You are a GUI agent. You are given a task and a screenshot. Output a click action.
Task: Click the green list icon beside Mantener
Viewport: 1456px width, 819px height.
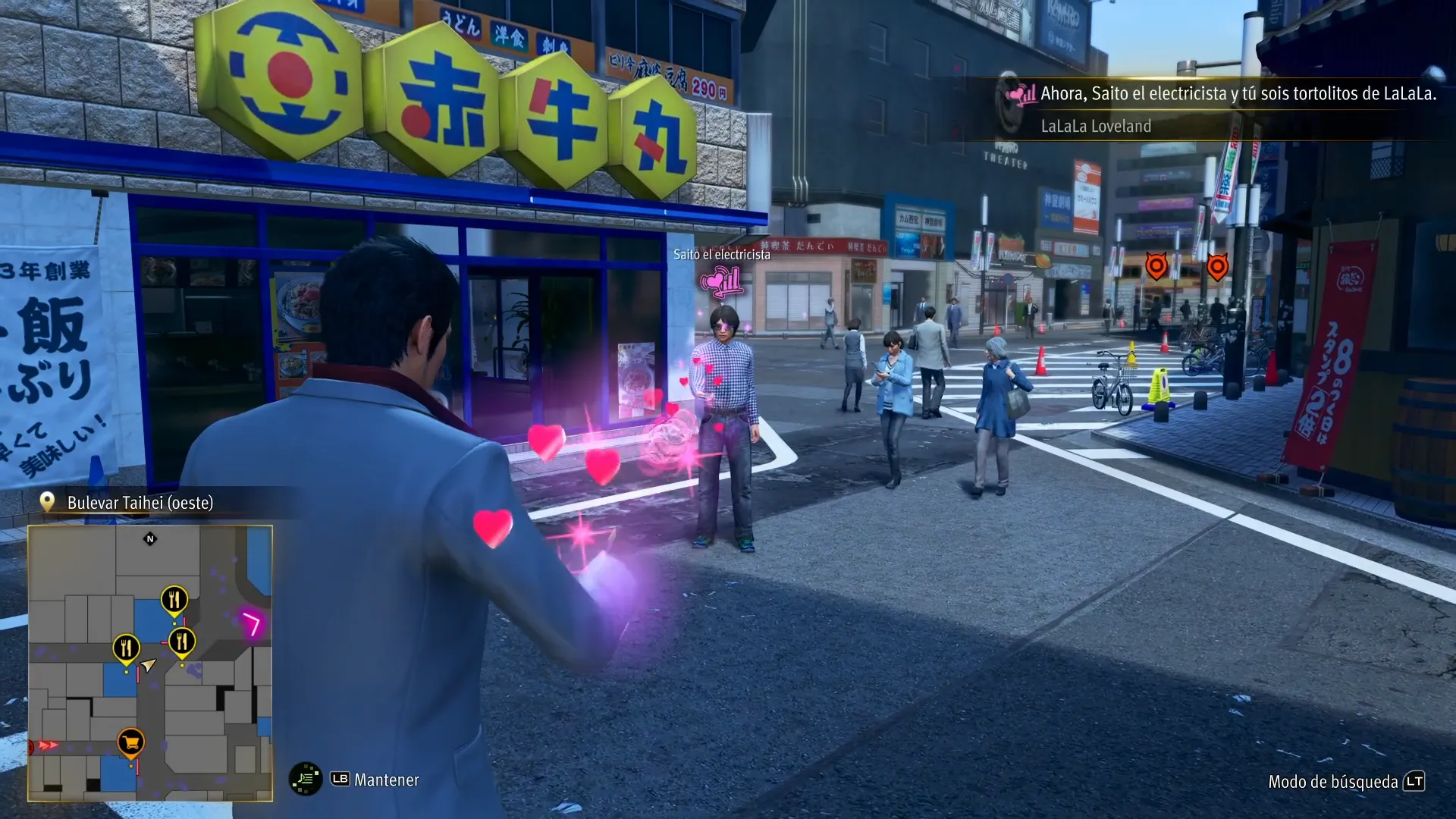pyautogui.click(x=306, y=779)
